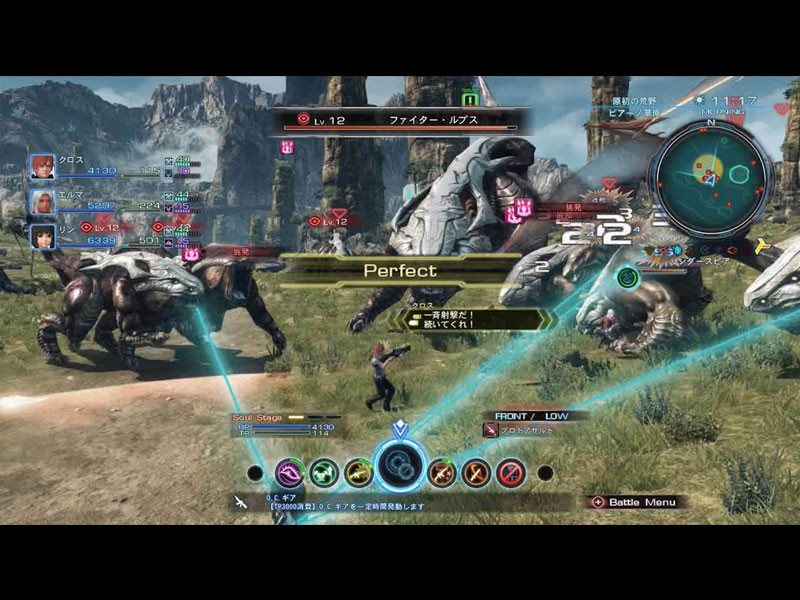Activate the O.C. Gear center art
This screenshot has width=800, height=600.
point(400,466)
